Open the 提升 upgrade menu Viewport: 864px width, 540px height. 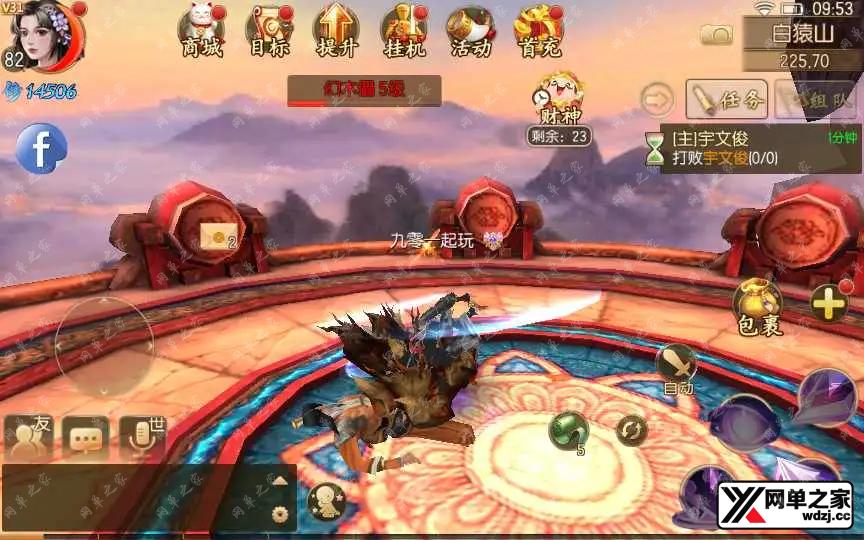(336, 30)
